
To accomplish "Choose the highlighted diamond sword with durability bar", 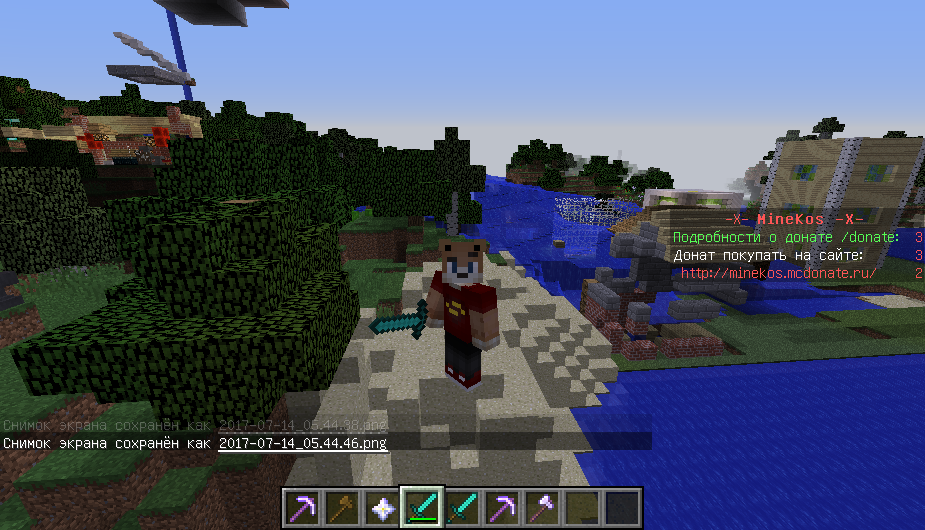I will point(421,508).
